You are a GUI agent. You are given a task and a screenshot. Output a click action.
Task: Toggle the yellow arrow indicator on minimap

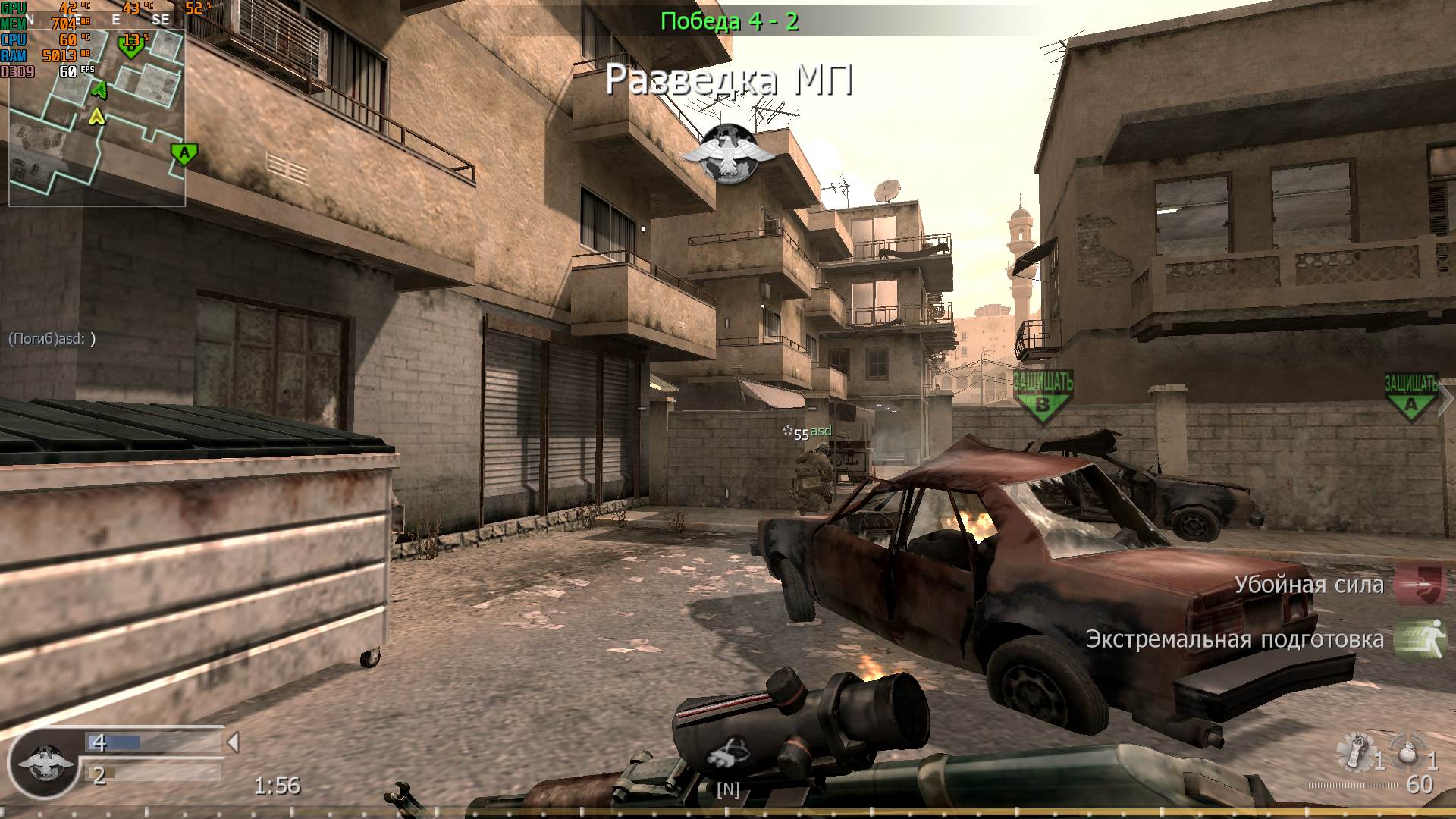96,116
